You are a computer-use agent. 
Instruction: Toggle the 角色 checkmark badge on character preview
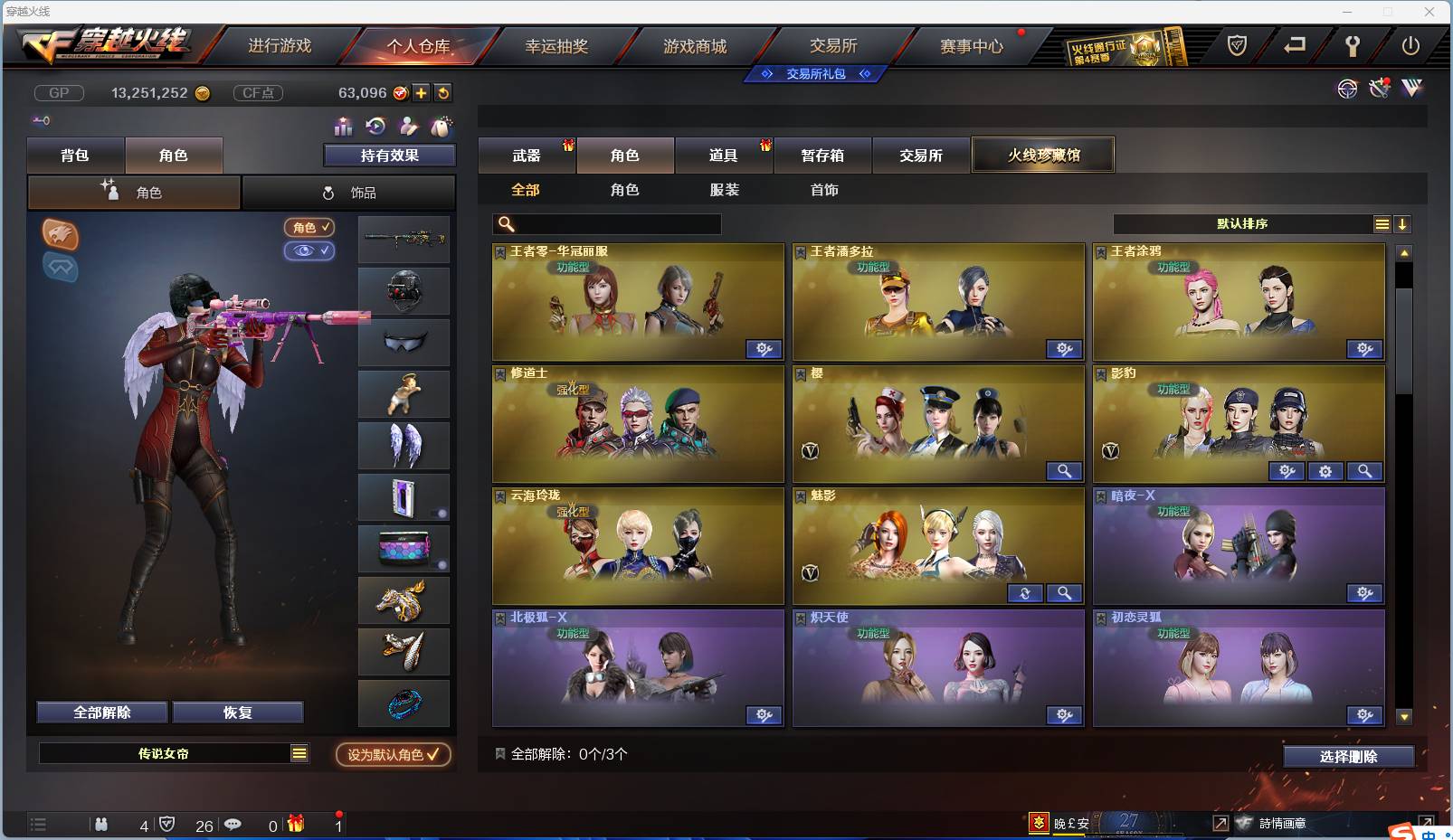pyautogui.click(x=309, y=228)
